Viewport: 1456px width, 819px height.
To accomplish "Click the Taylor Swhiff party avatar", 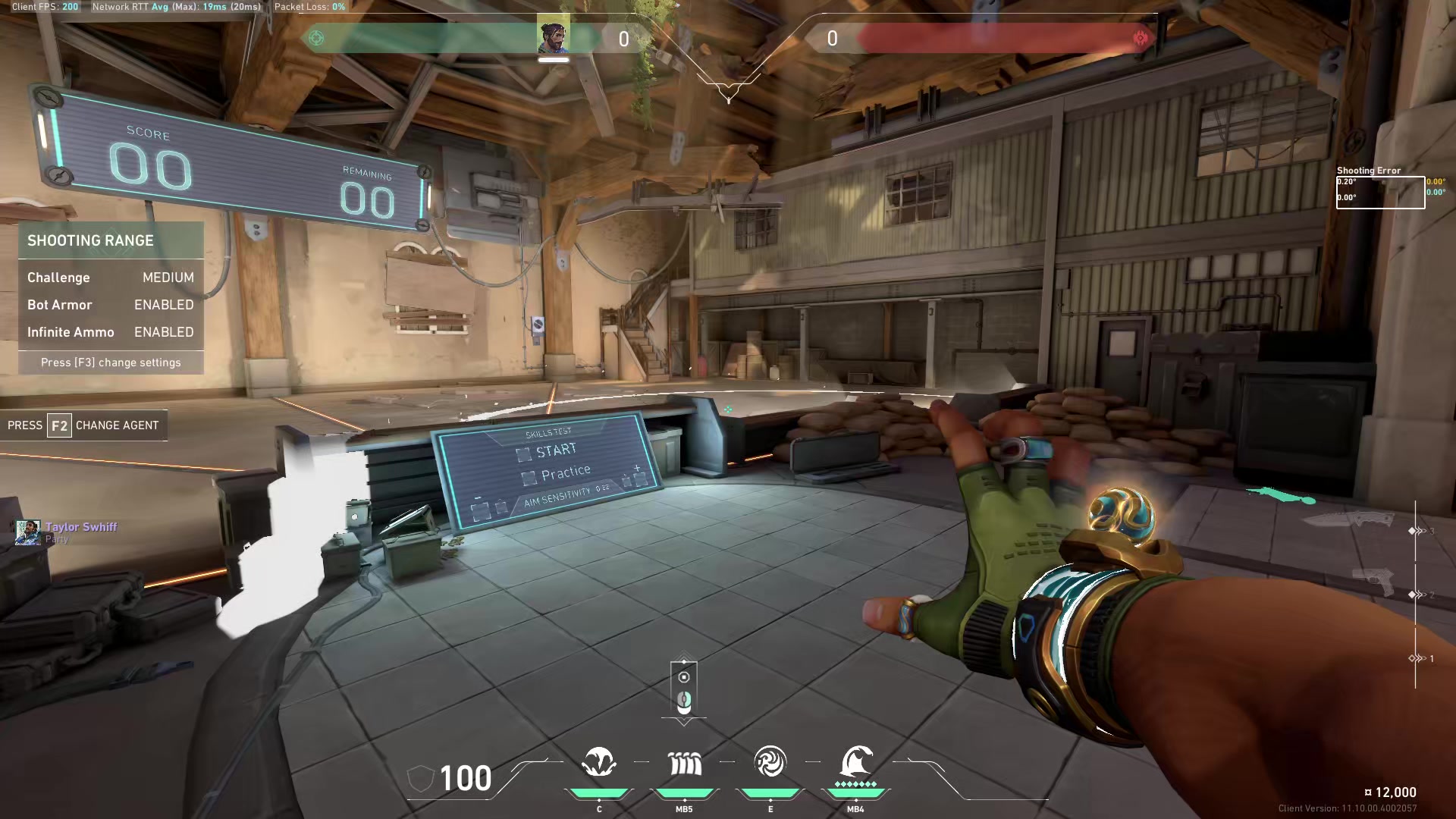I will coord(28,532).
